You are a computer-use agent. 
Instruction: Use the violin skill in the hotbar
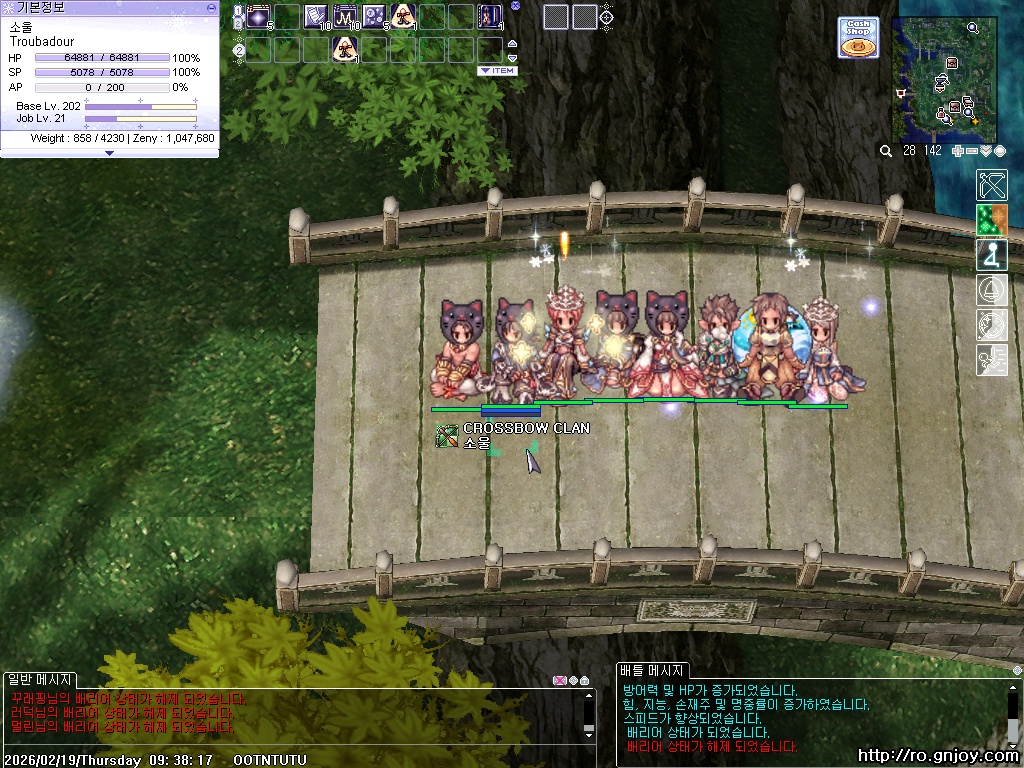coord(490,16)
